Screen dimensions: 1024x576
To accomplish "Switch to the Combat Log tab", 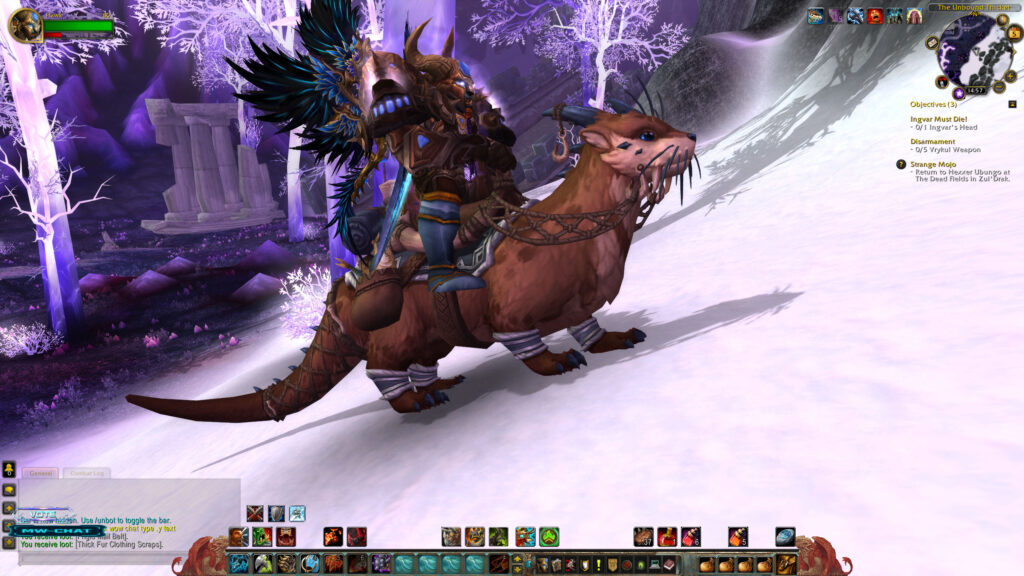I will [87, 473].
